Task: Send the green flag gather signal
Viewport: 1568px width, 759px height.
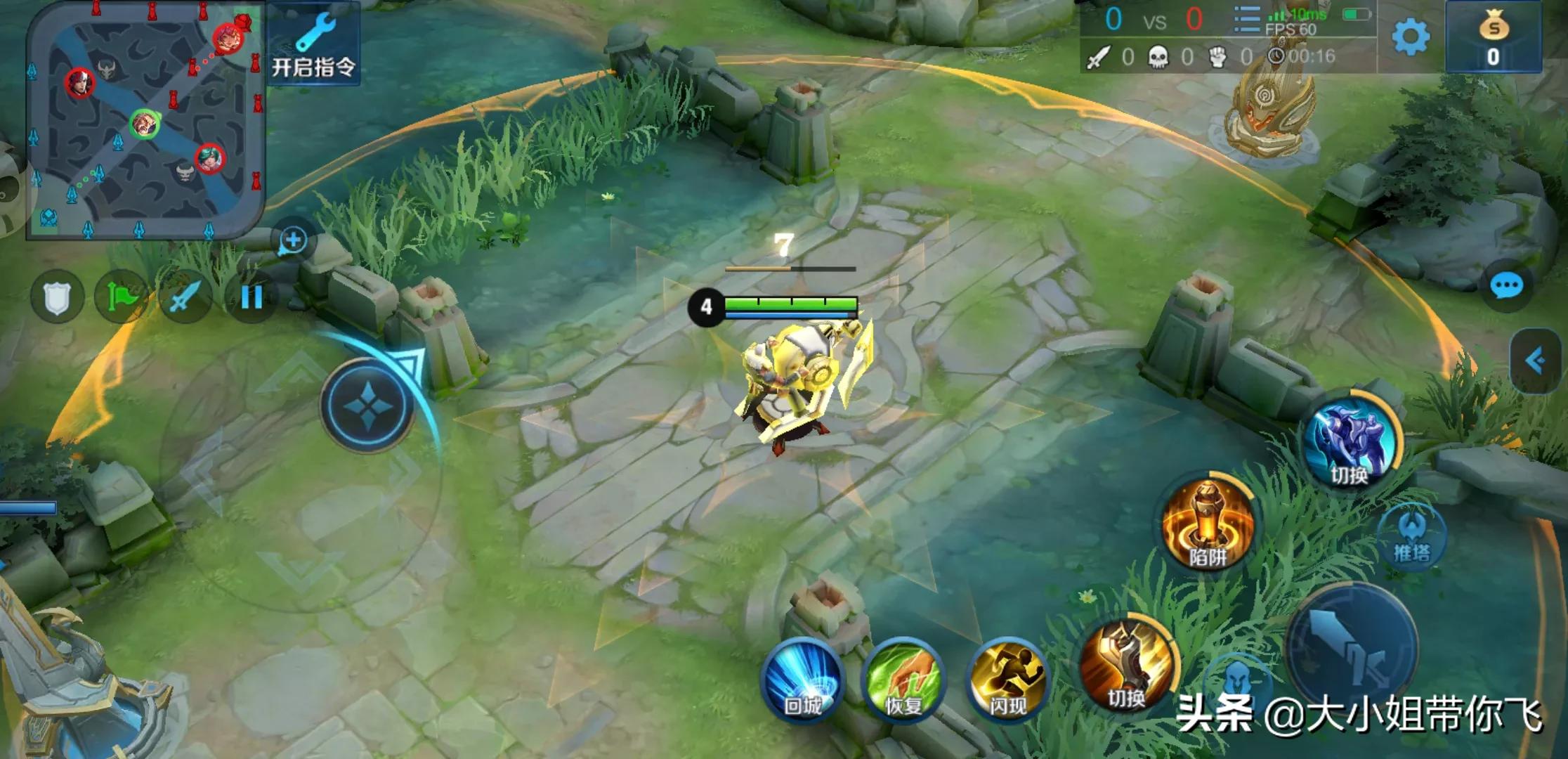Action: [x=122, y=297]
